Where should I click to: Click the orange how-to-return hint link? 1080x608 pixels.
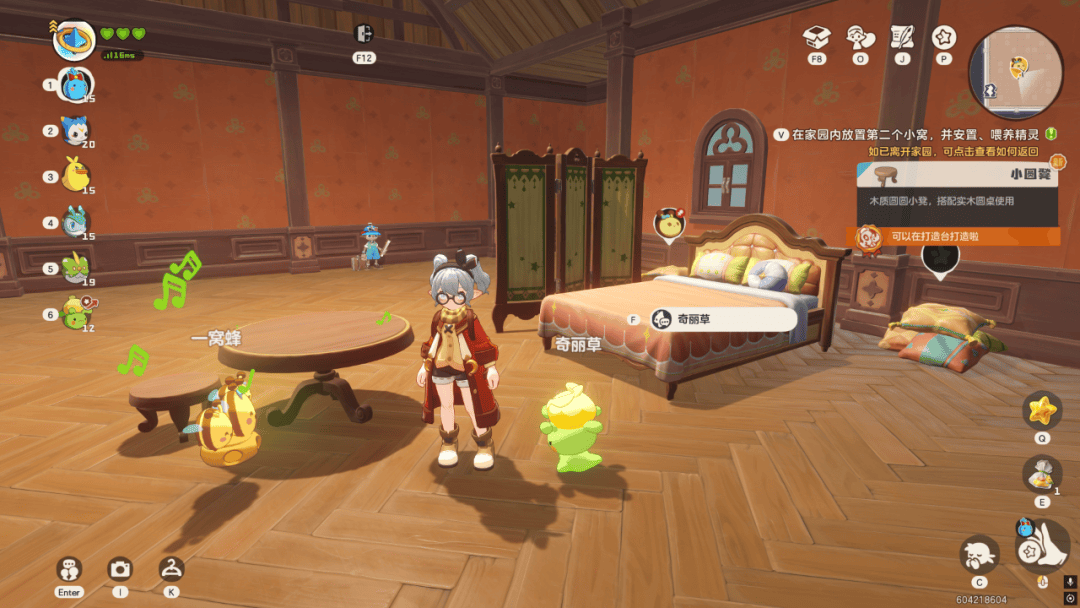952,151
